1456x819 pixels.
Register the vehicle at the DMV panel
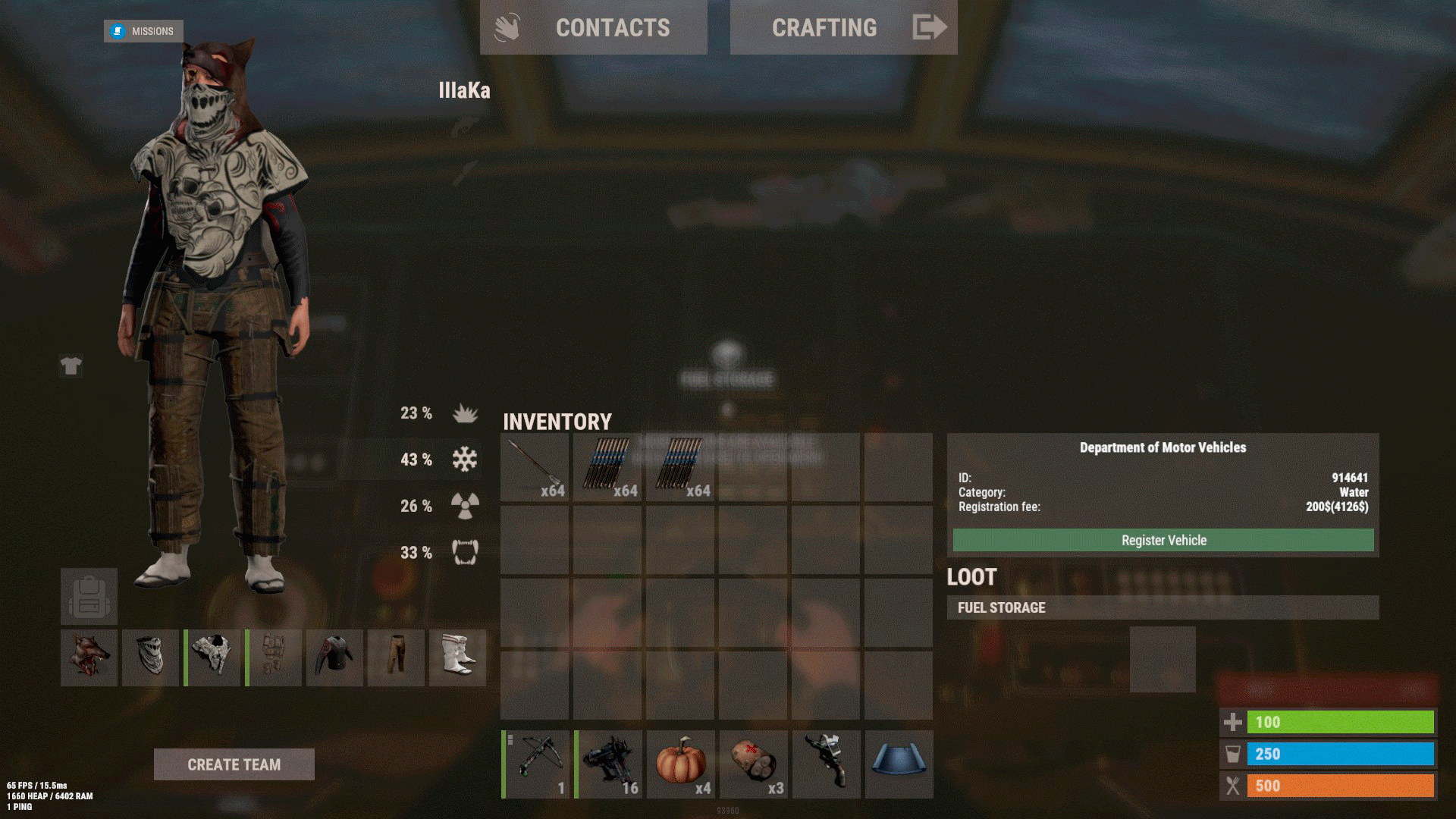1163,540
